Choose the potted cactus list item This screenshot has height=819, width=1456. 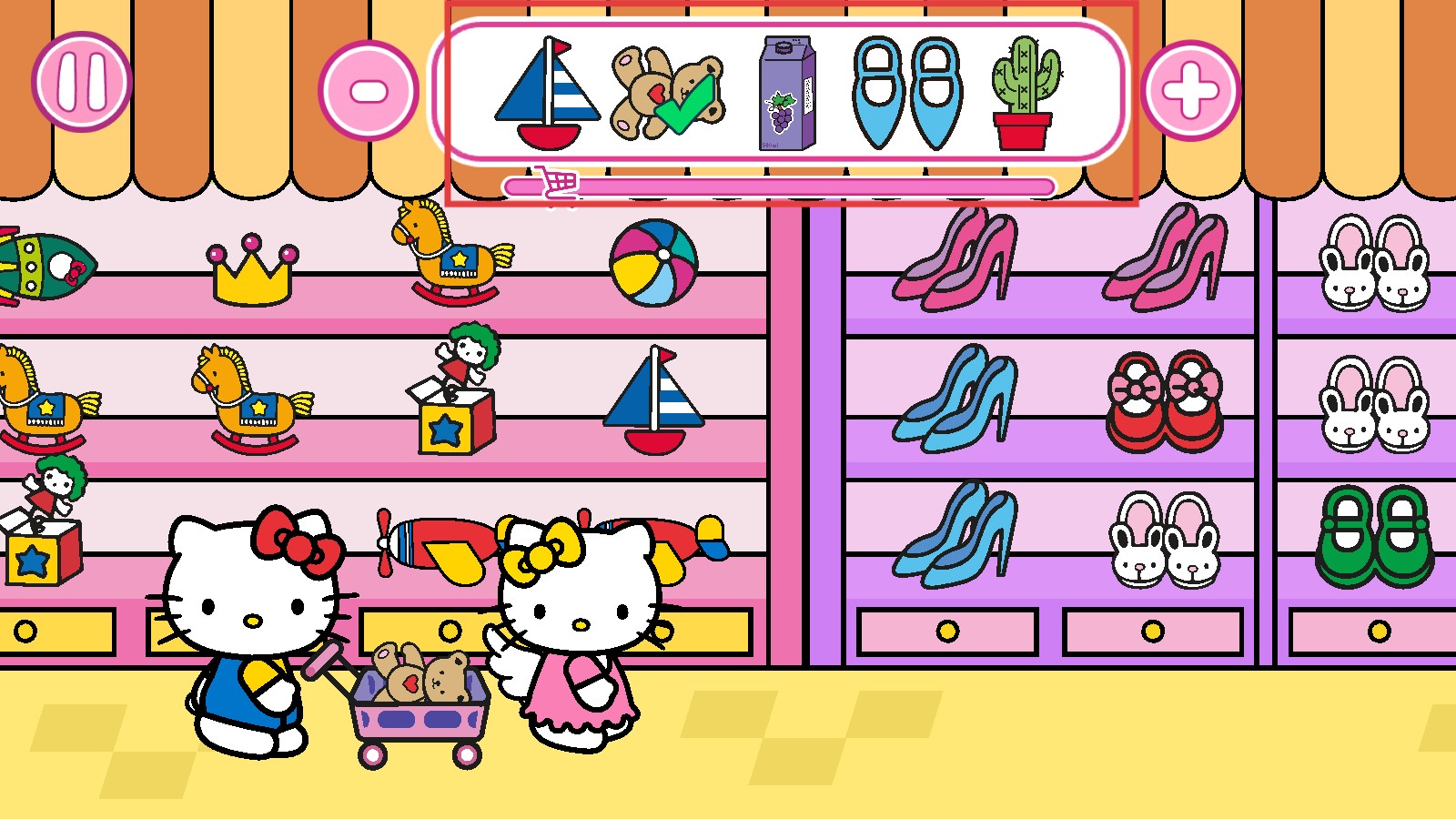pos(1026,94)
